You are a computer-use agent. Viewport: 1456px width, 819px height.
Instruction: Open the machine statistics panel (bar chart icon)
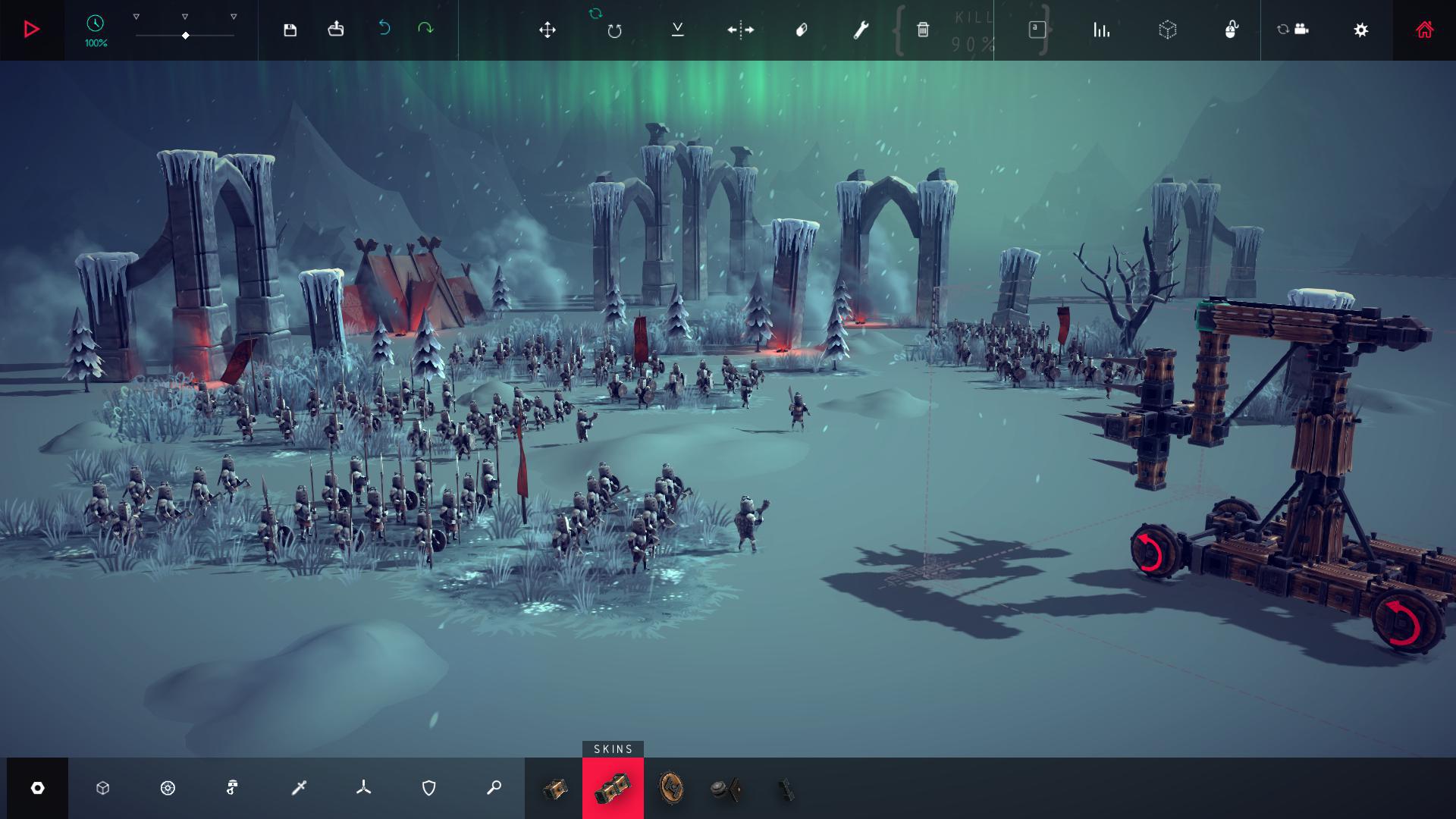pos(1102,30)
